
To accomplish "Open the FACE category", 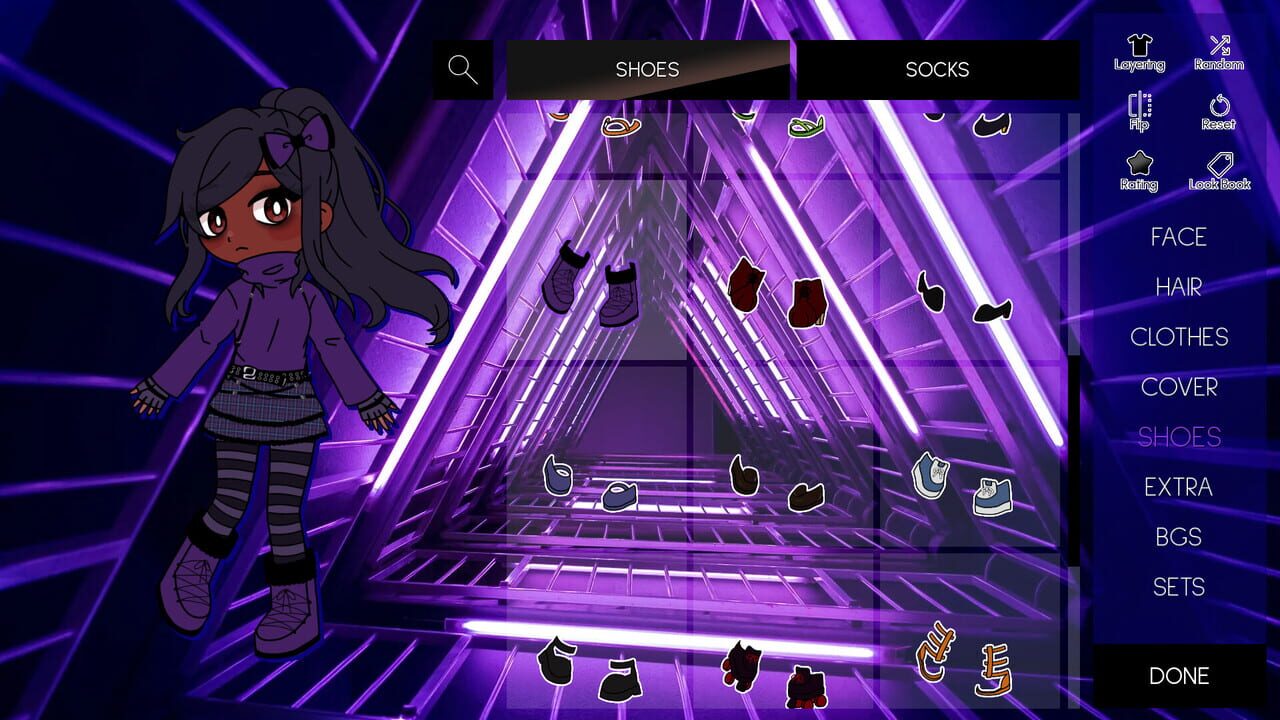I will pyautogui.click(x=1178, y=237).
